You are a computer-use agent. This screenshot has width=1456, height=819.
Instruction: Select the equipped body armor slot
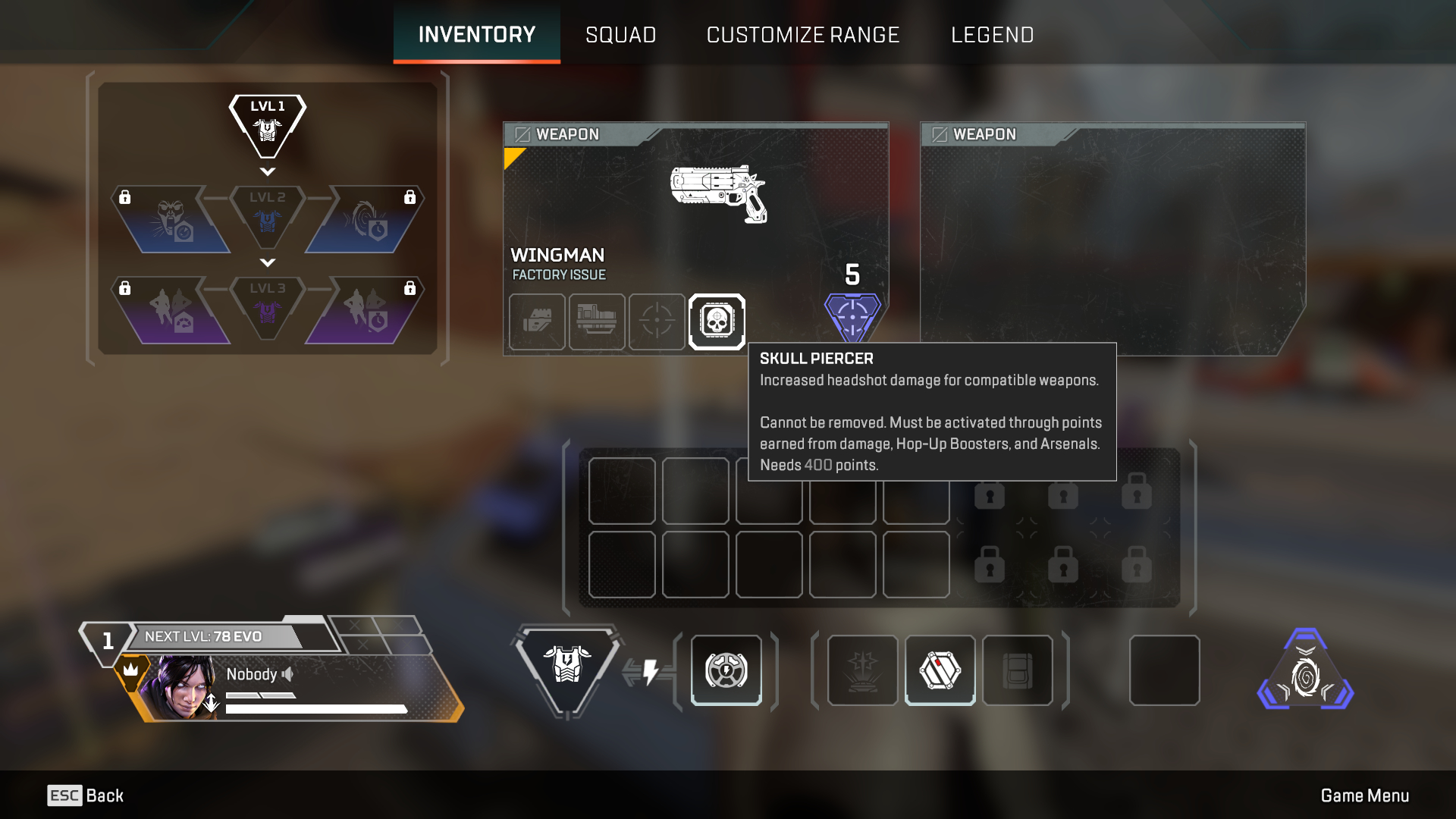566,667
